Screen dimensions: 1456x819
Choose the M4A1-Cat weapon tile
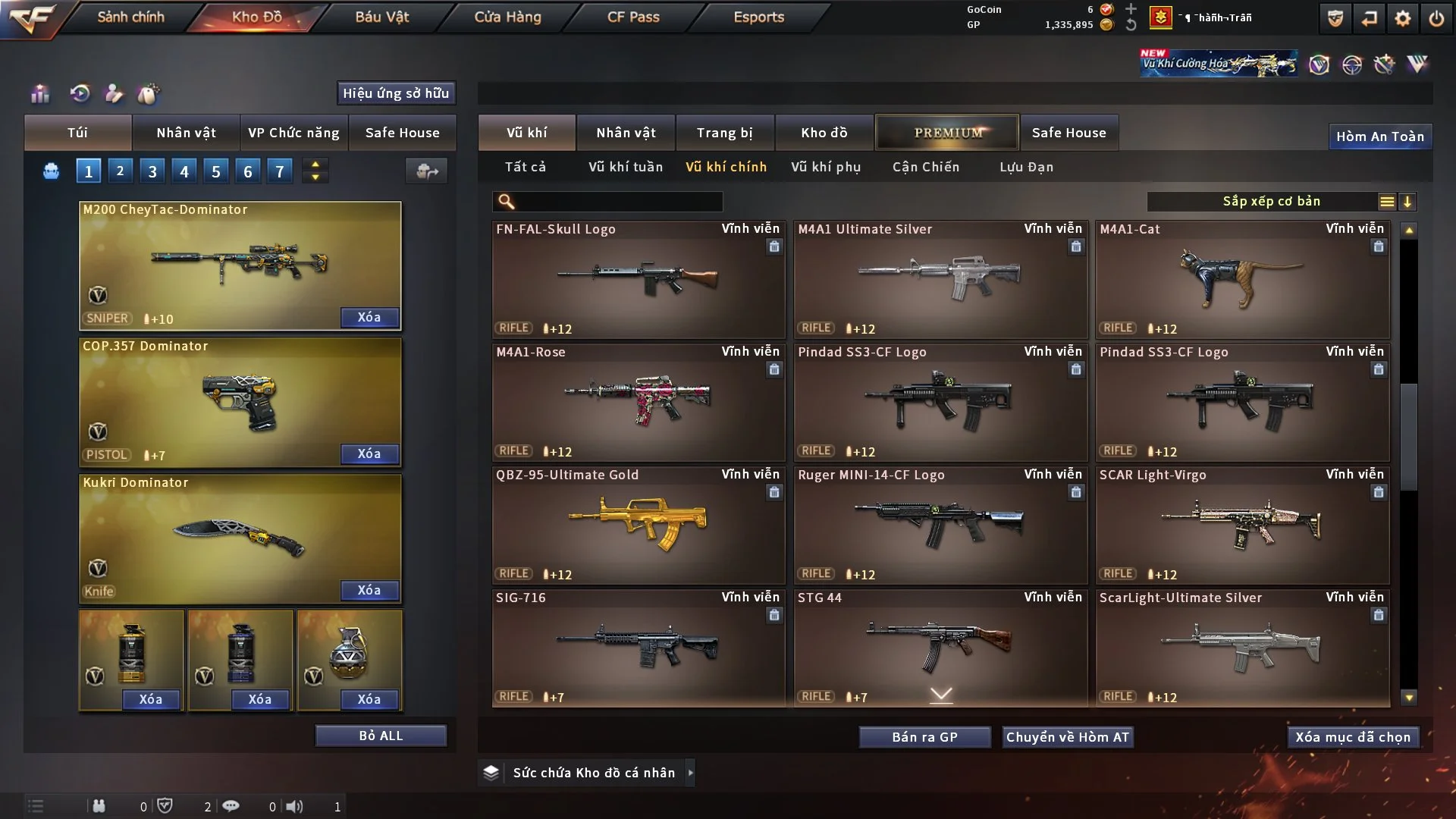coord(1242,279)
